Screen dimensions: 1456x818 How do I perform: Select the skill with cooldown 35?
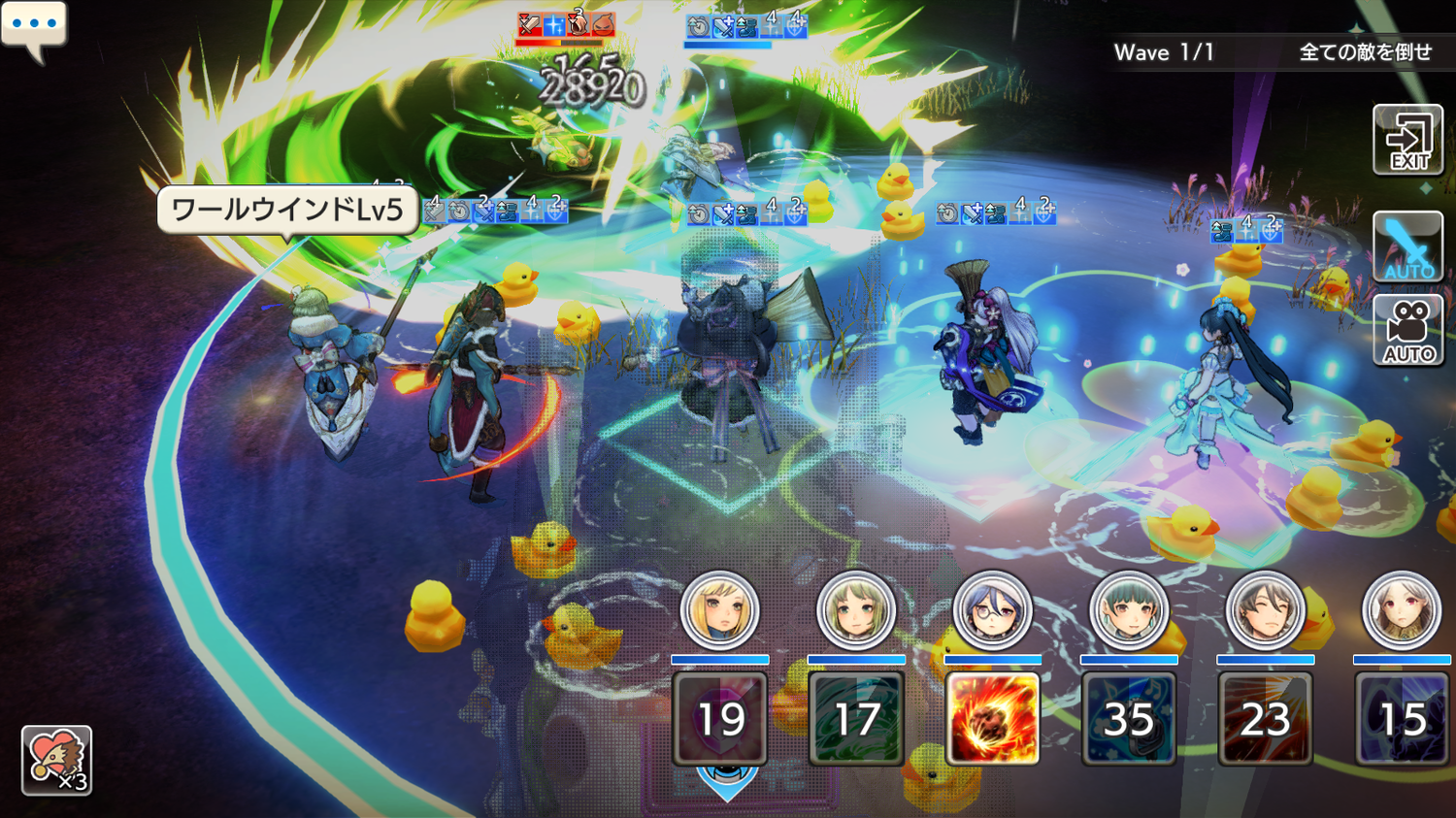[1129, 719]
